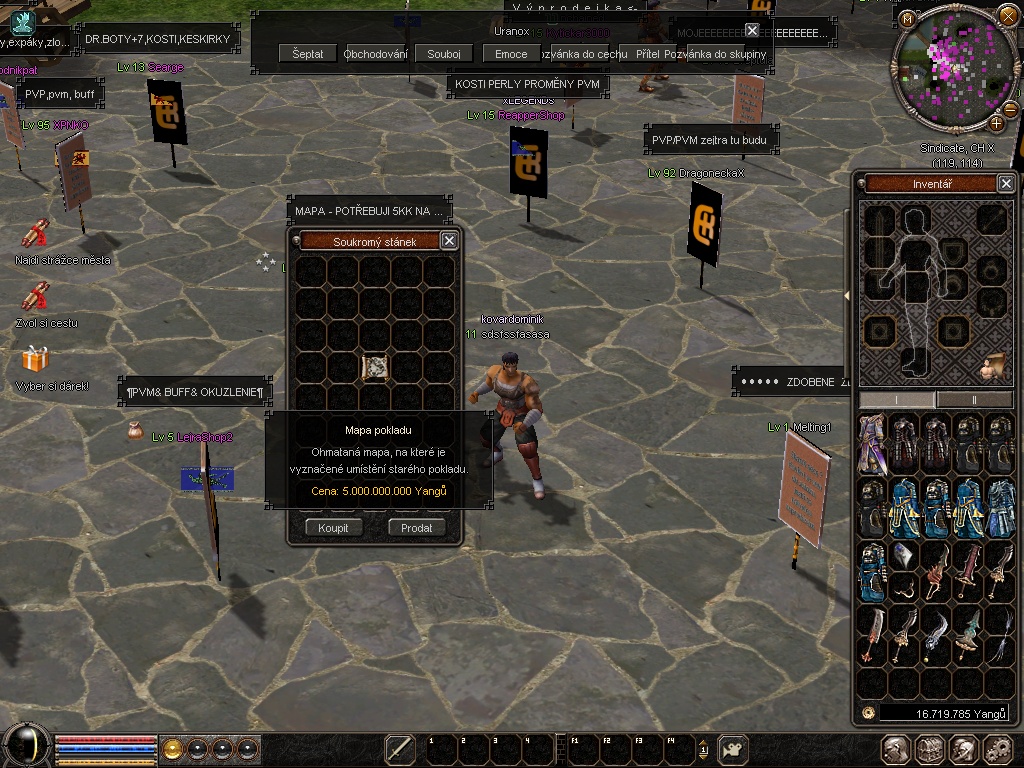Viewport: 1024px width, 768px height.
Task: Zoom out the minimap with the minus button
Action: [1011, 109]
